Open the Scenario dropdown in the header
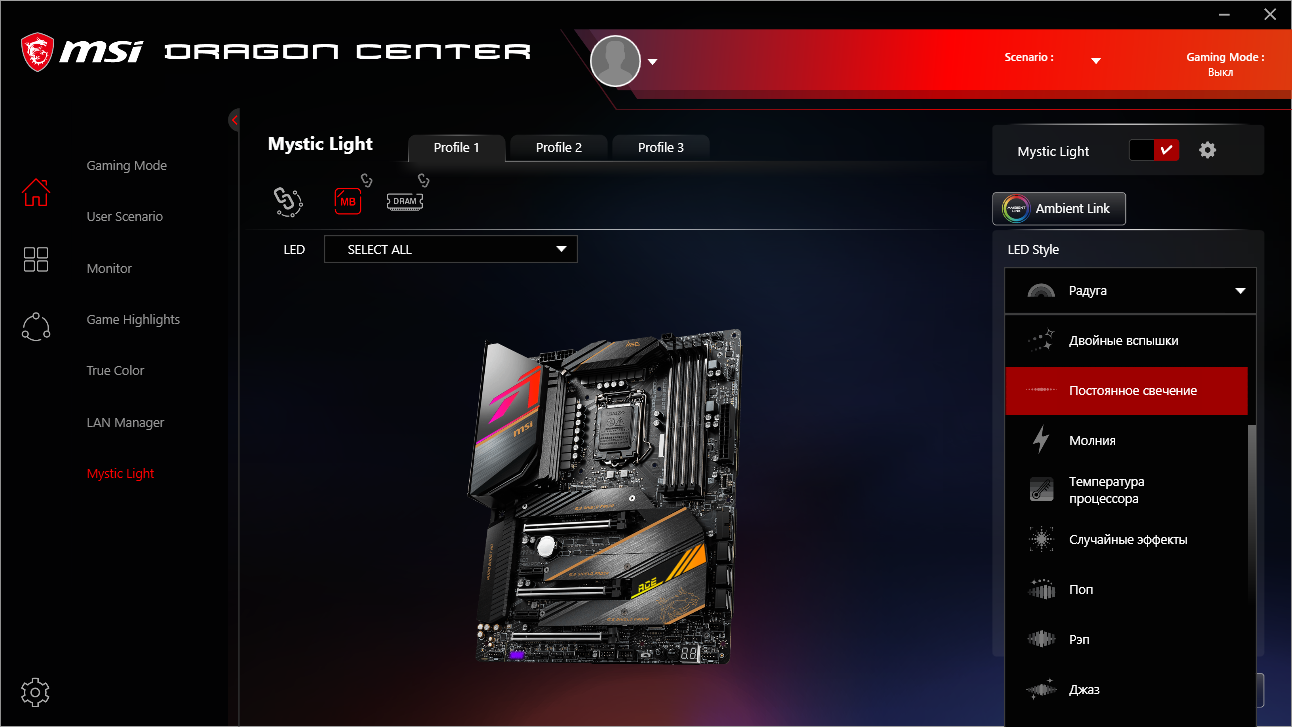 1096,57
